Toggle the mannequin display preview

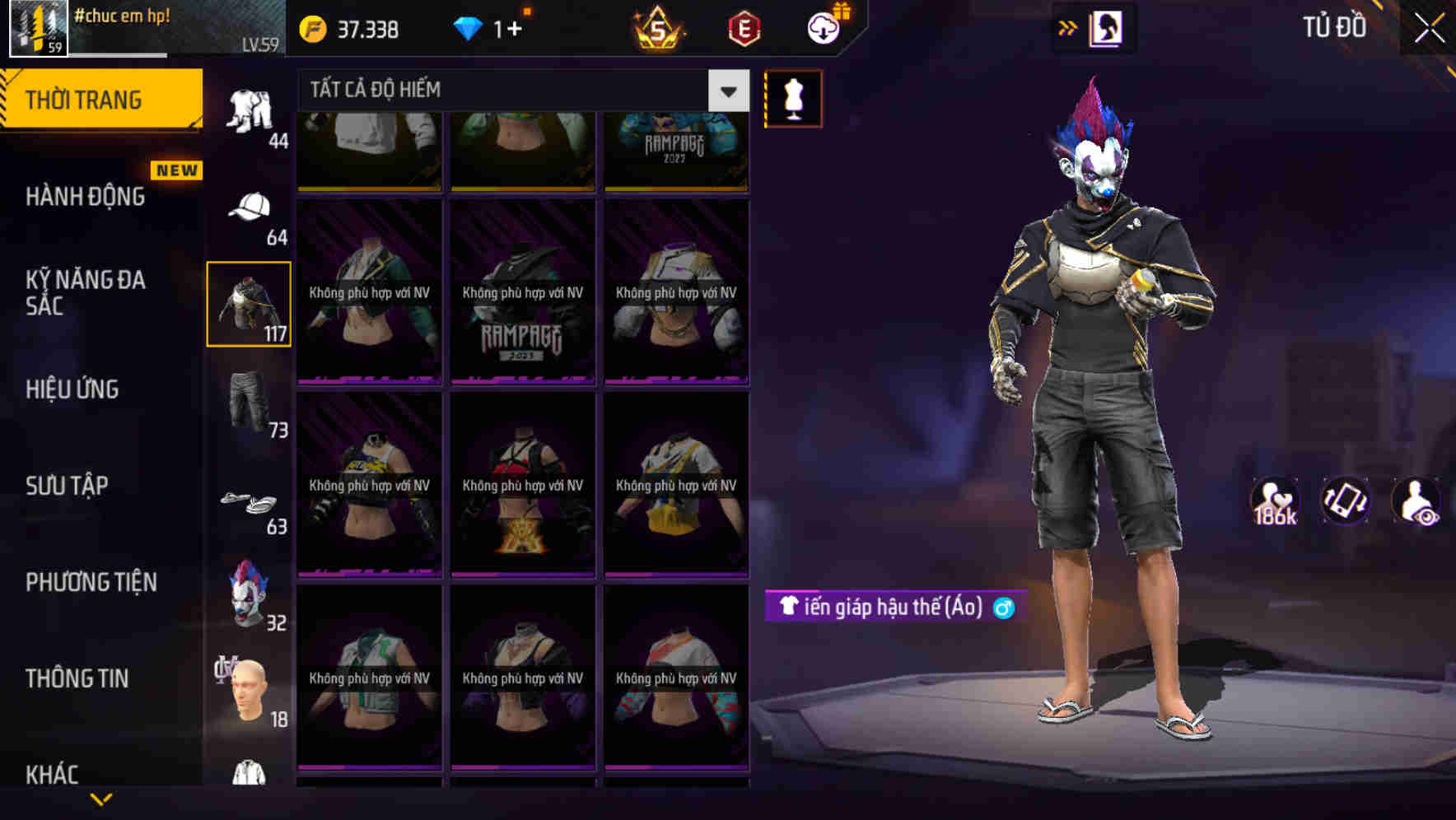(793, 98)
